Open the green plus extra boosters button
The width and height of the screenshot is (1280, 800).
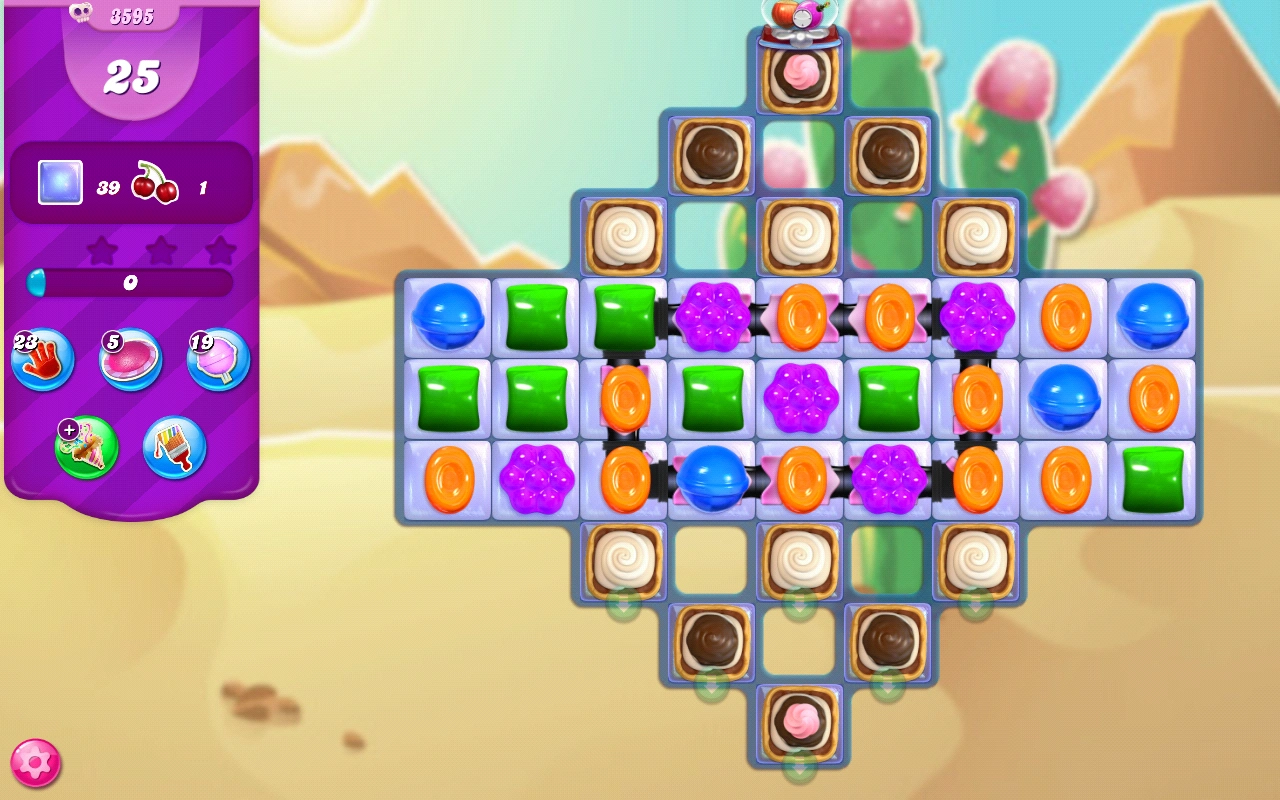pyautogui.click(x=85, y=448)
